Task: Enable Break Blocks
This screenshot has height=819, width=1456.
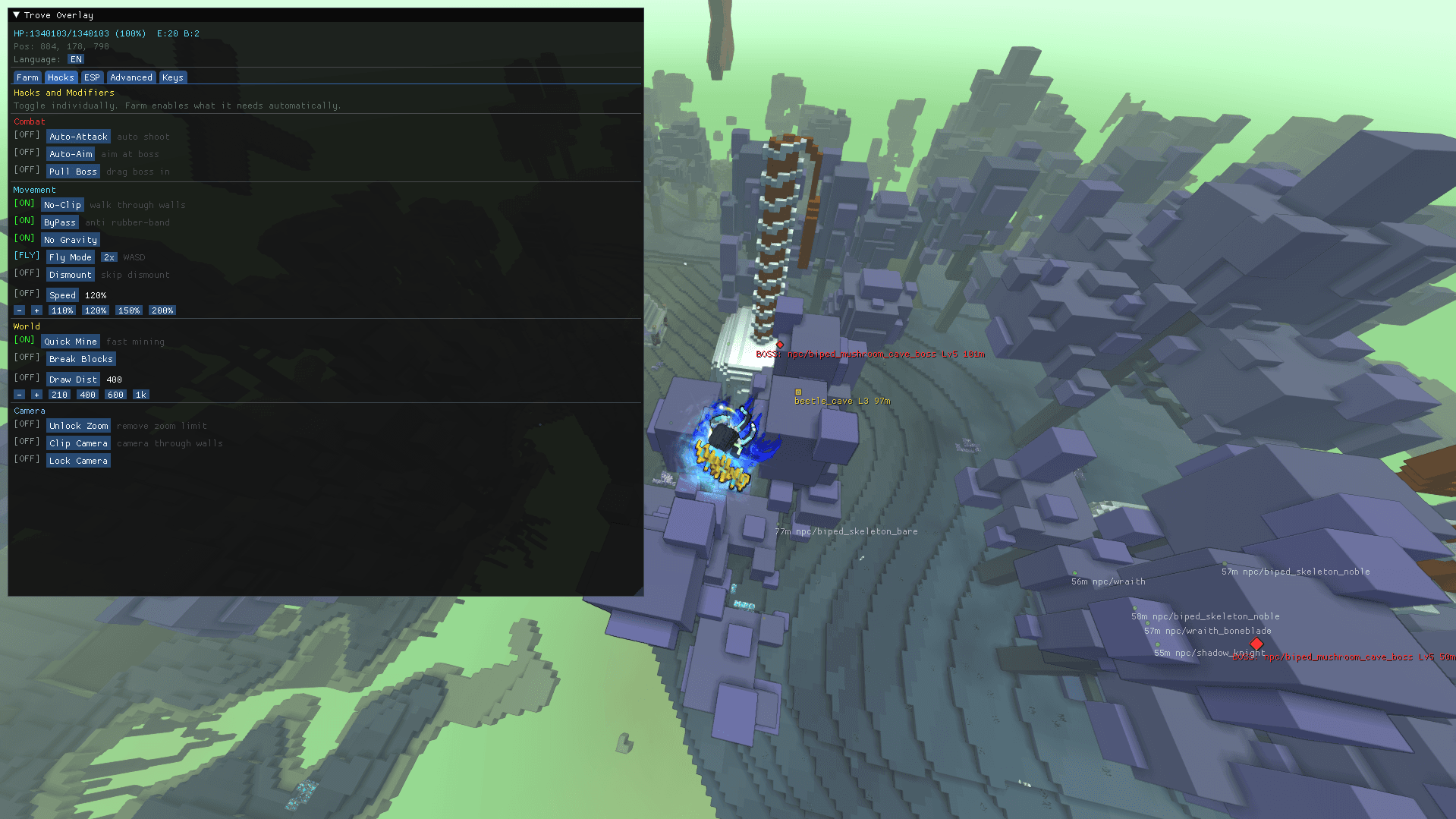Action: [80, 359]
